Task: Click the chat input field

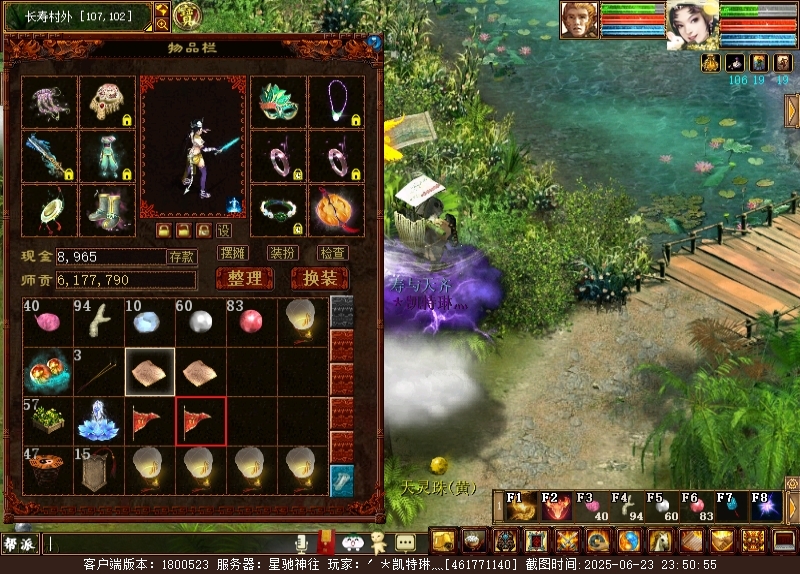Action: point(170,544)
